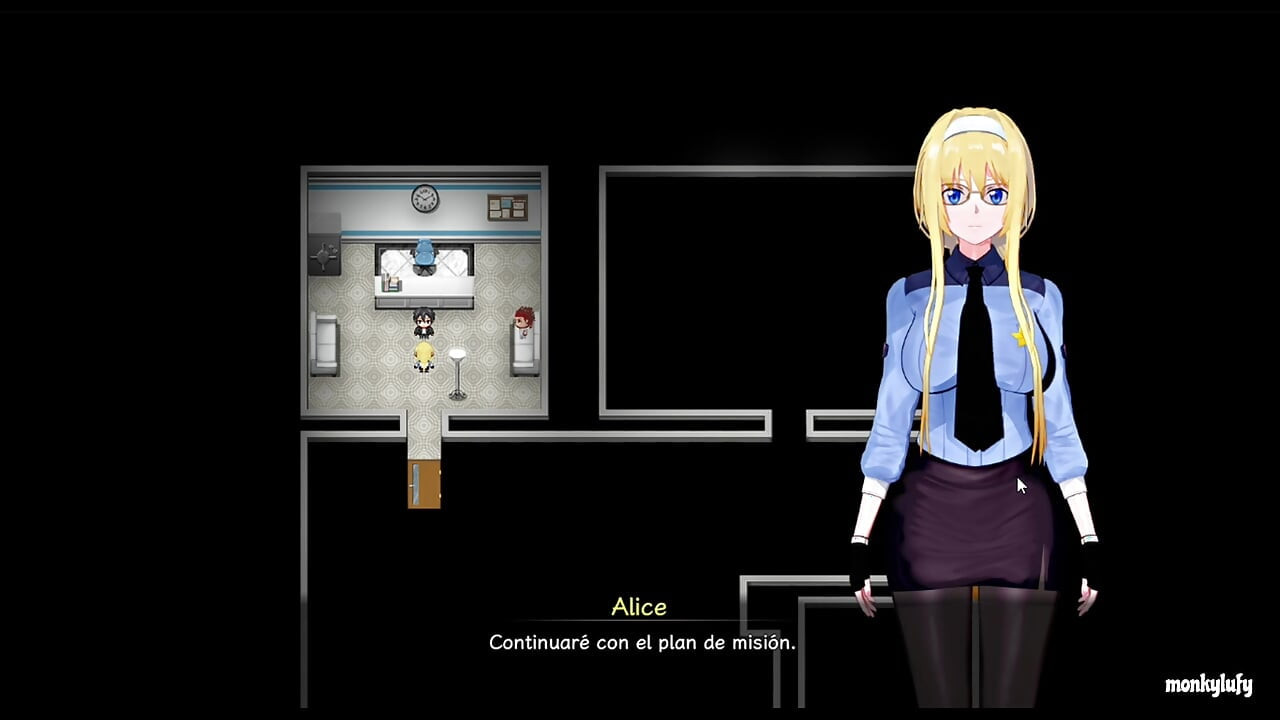Image resolution: width=1280 pixels, height=720 pixels.
Task: Click the Alice name label above the dialogue
Action: tap(640, 606)
